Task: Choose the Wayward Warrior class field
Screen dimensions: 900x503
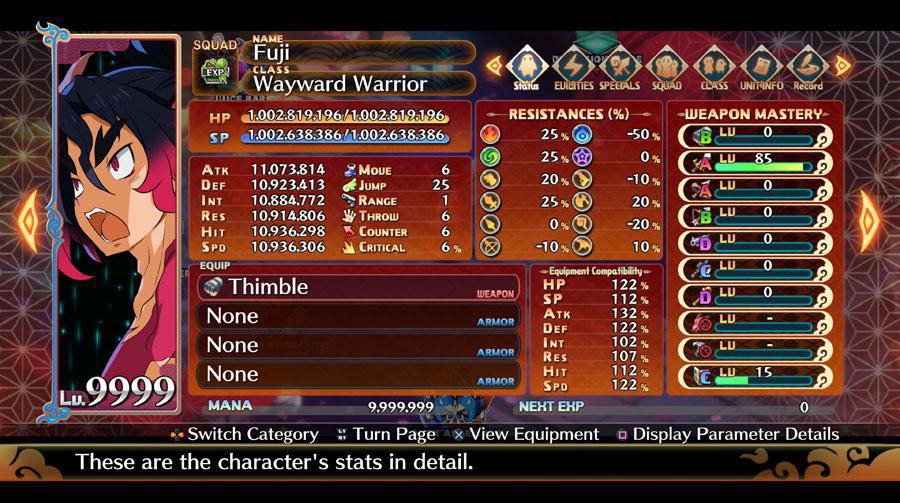Action: pos(360,84)
